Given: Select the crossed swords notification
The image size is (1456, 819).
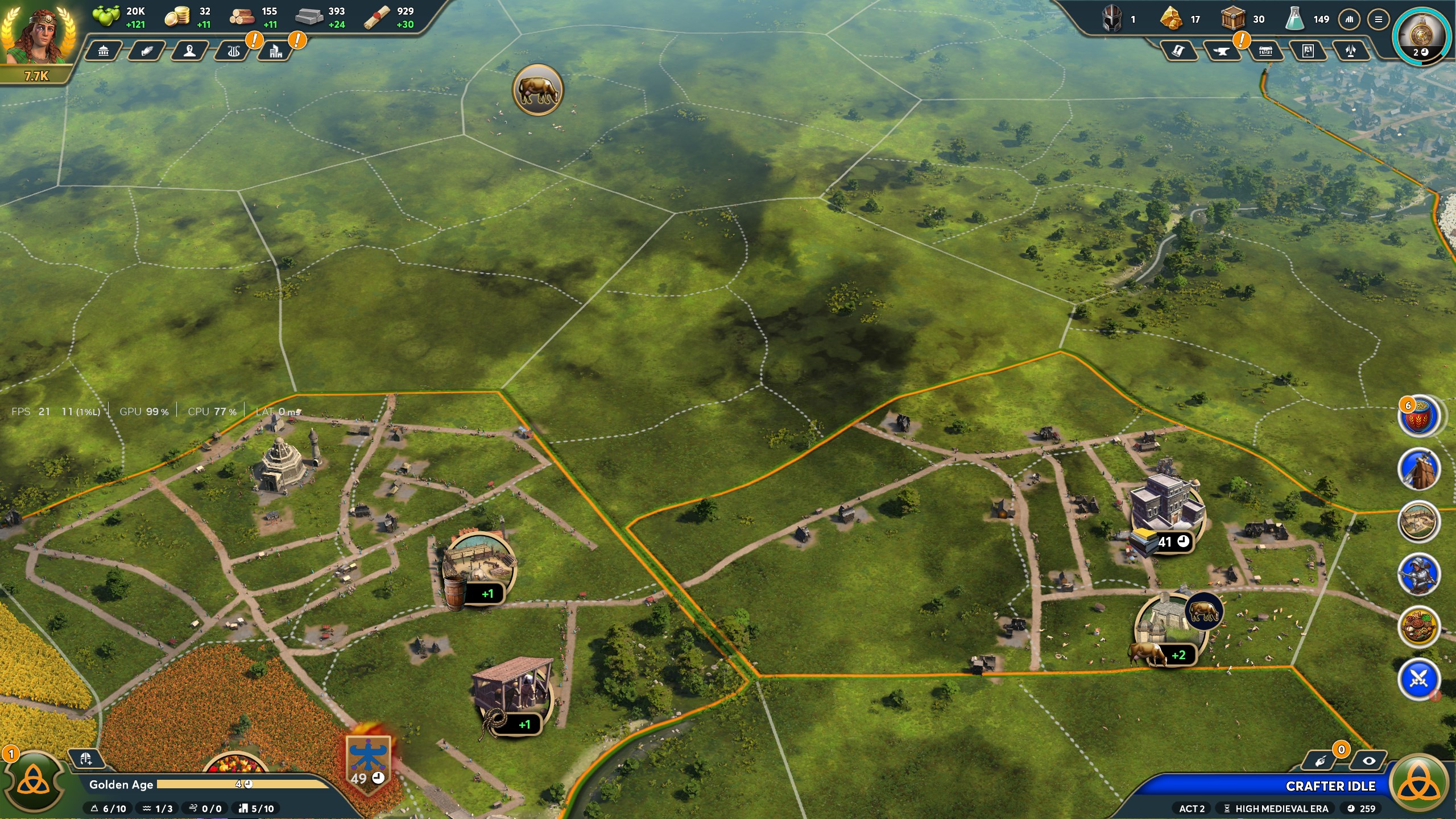Looking at the screenshot, I should tap(1418, 679).
